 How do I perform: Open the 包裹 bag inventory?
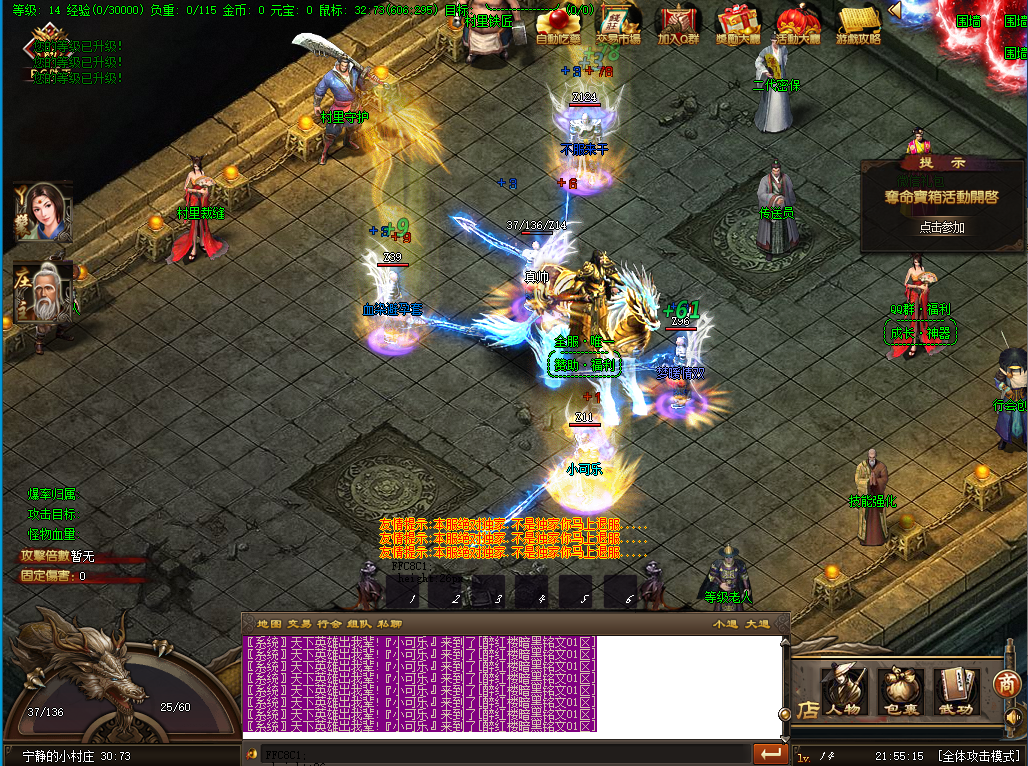900,691
